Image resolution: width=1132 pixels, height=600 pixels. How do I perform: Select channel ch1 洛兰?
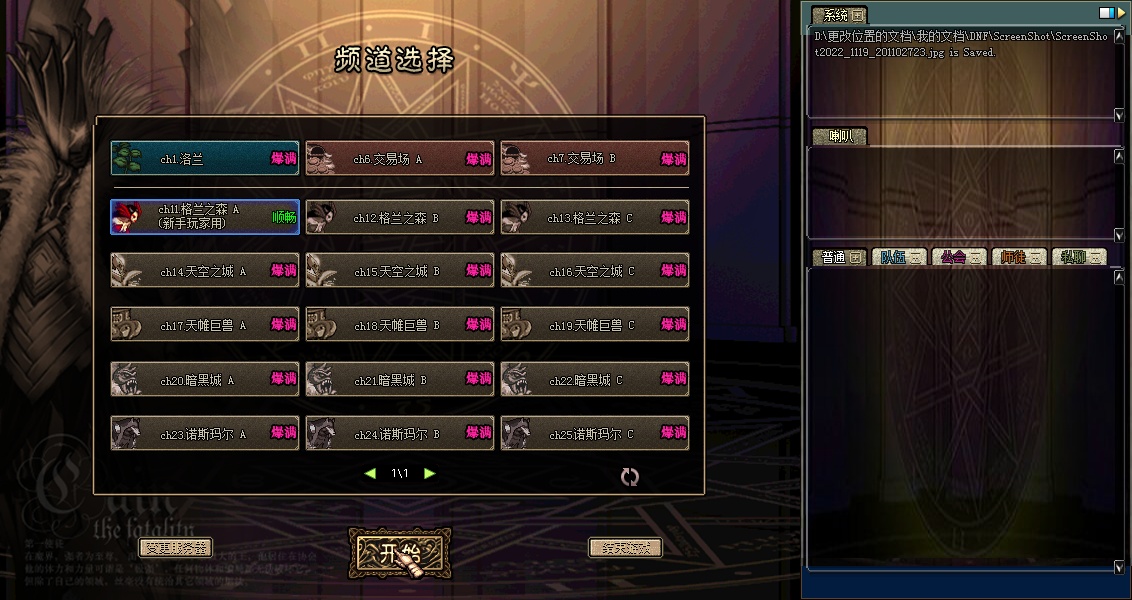point(205,159)
